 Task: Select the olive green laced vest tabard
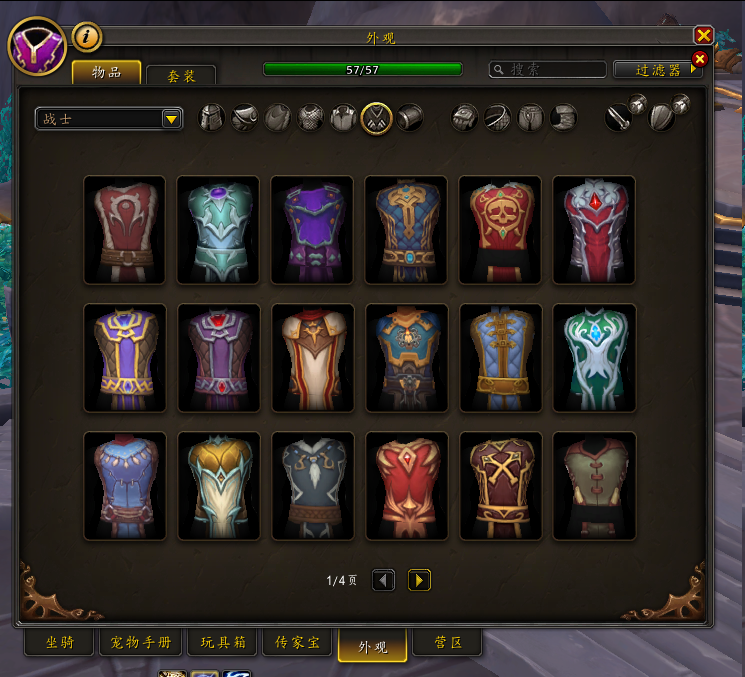coord(594,486)
